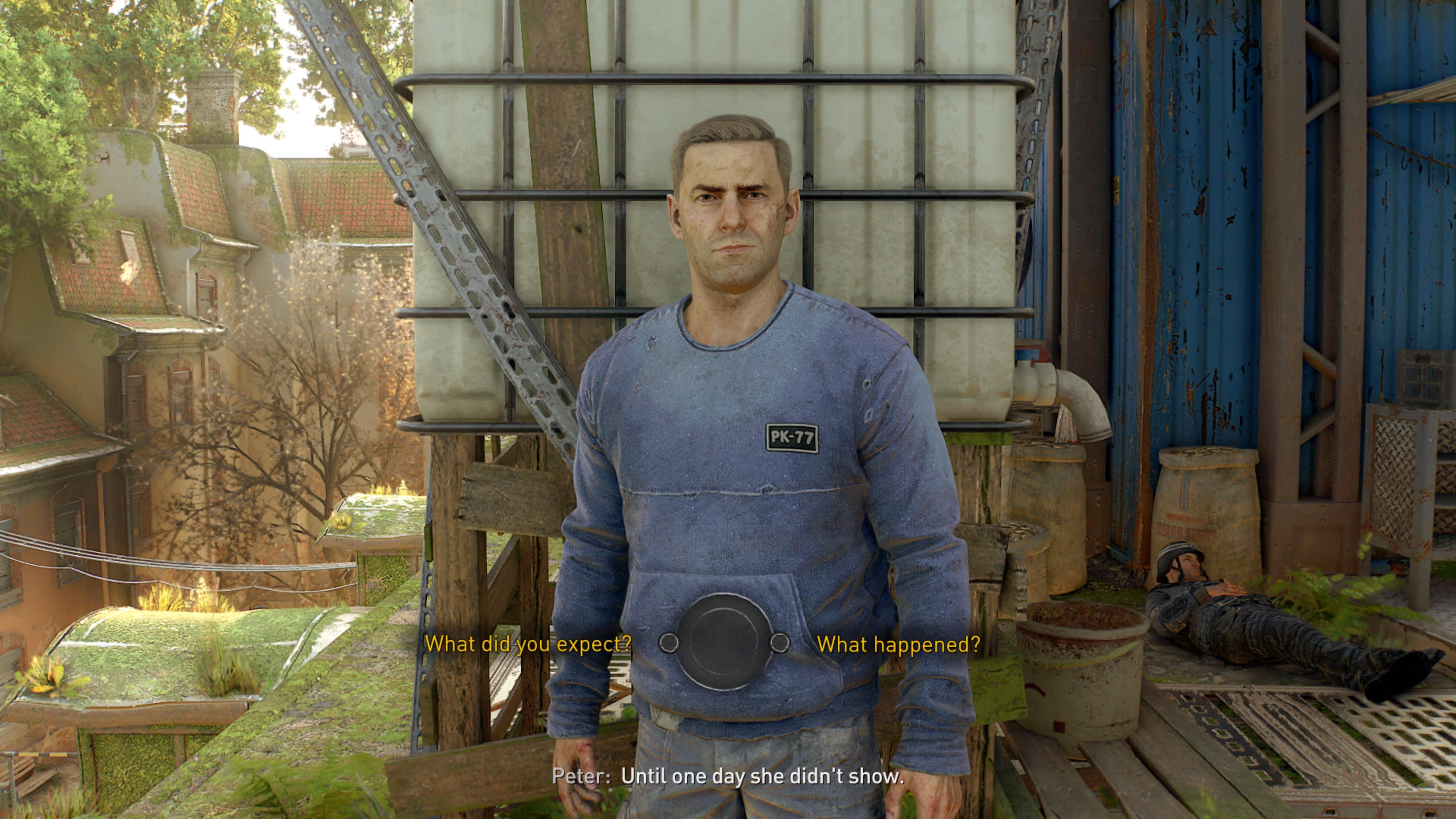Click the subtitle text at screen bottom
Viewport: 1456px width, 819px height.
coord(729,777)
